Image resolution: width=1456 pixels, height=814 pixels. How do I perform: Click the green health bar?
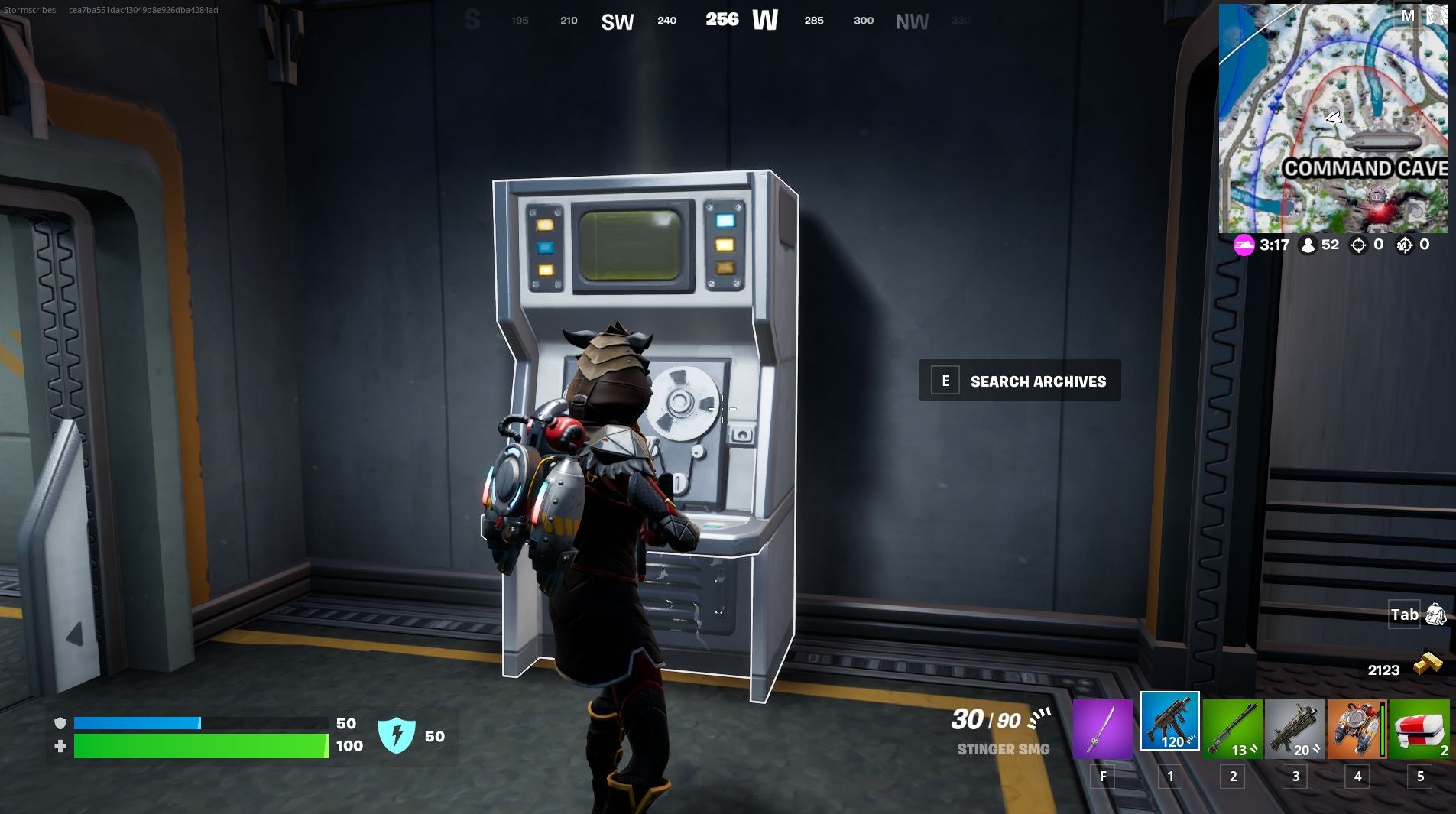pos(199,745)
